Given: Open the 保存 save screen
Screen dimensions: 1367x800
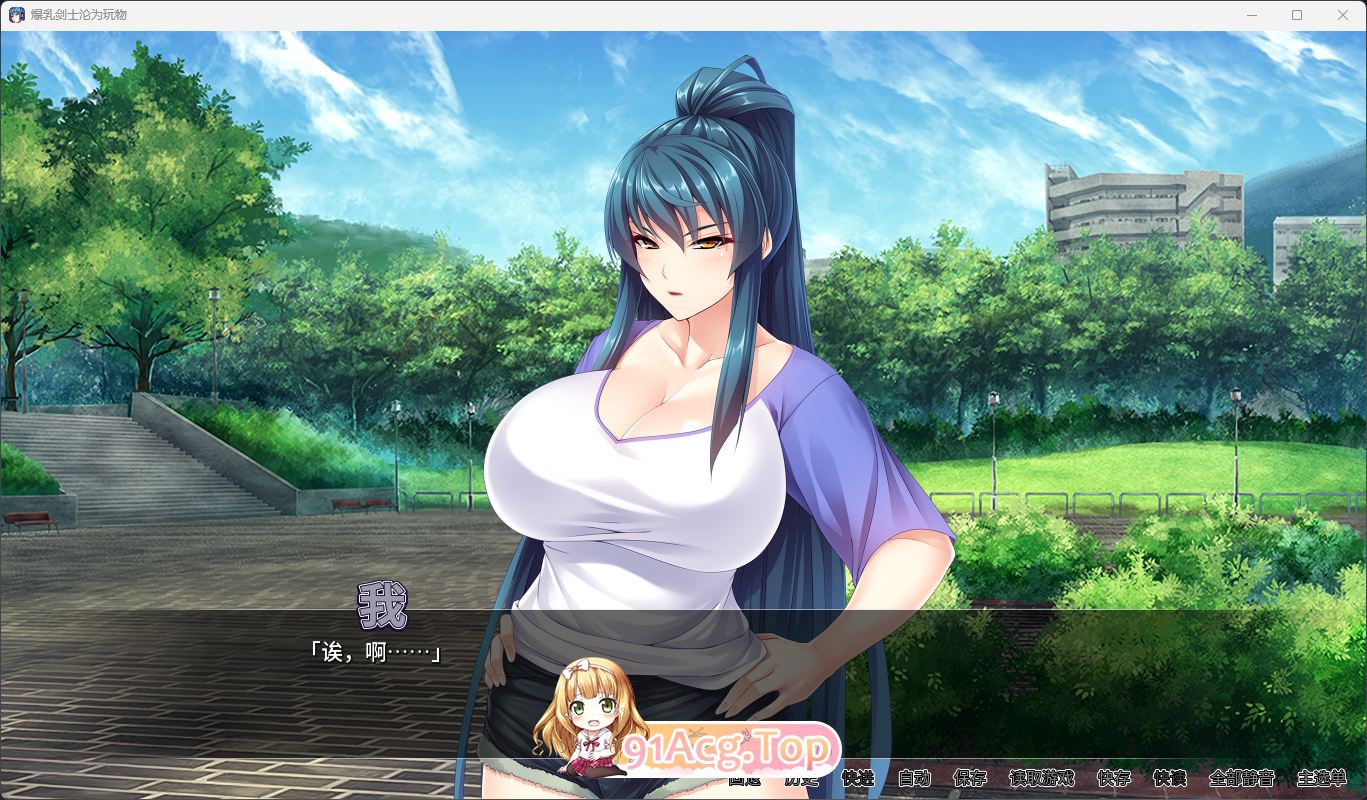Looking at the screenshot, I should click(970, 778).
